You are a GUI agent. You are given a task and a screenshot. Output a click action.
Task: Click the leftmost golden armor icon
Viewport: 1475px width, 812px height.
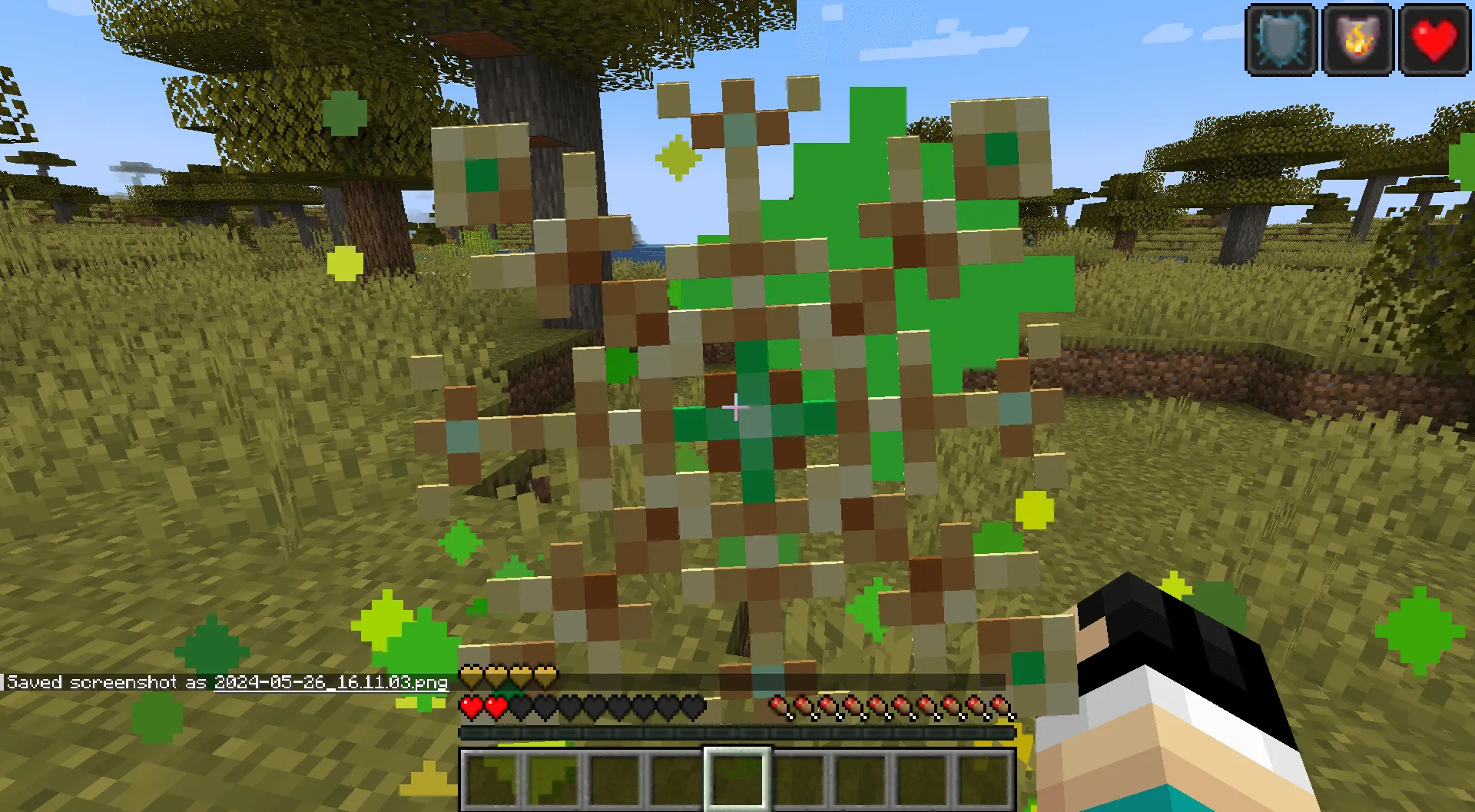[470, 673]
